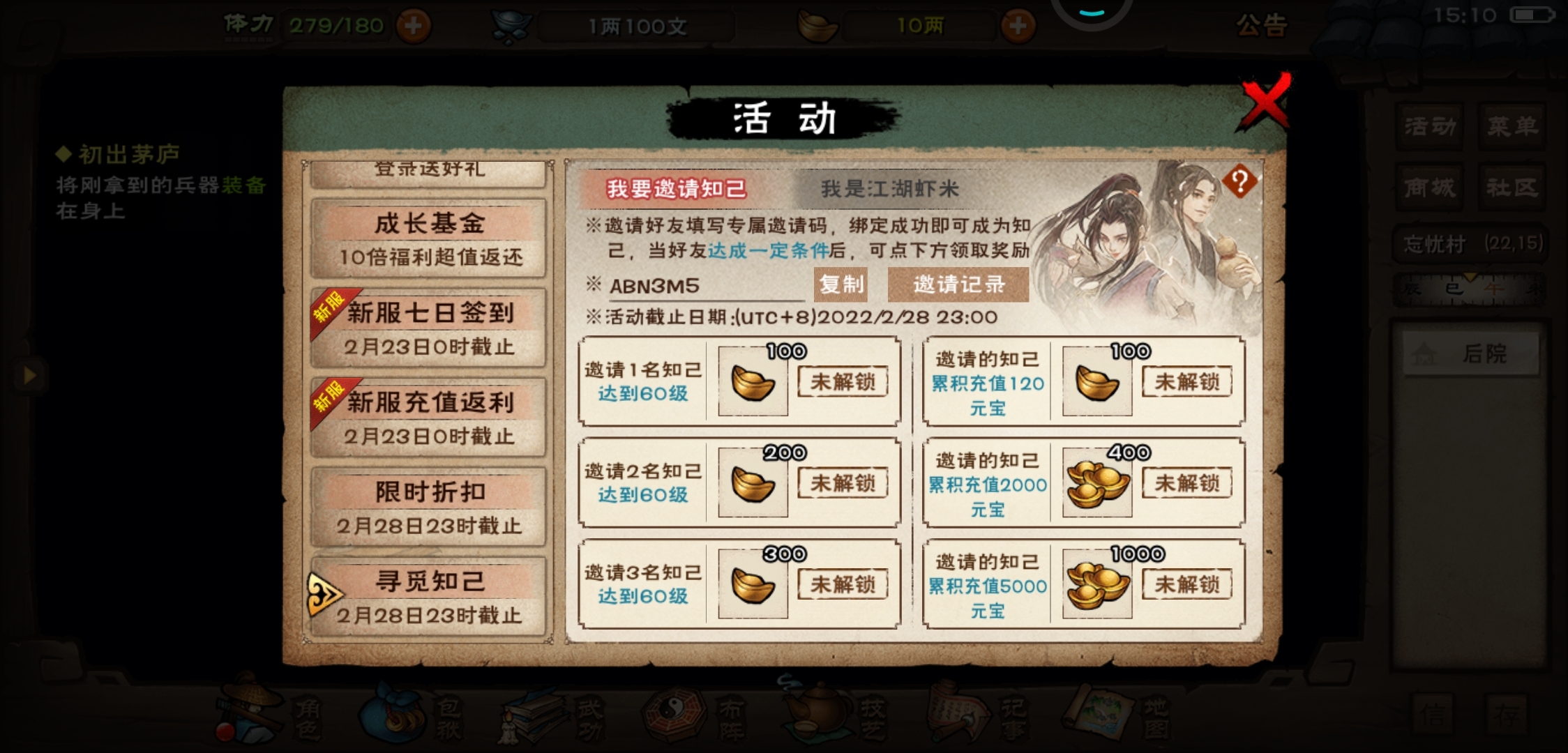Screen dimensions: 1568x753
Task: Click the plus to add 体力 stamina
Action: [413, 25]
